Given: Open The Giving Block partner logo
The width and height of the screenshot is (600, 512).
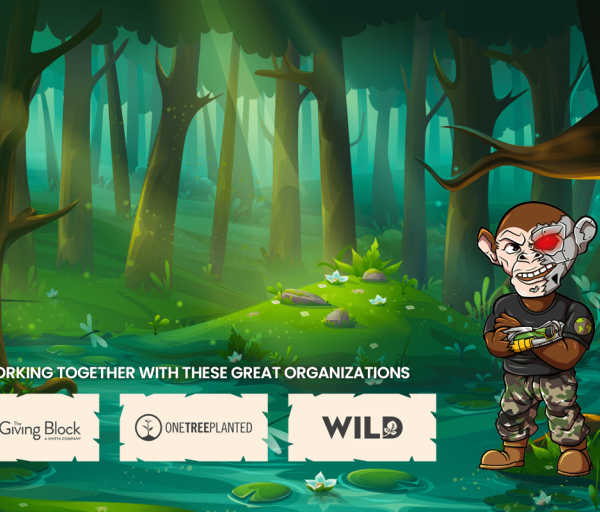Looking at the screenshot, I should [46, 427].
